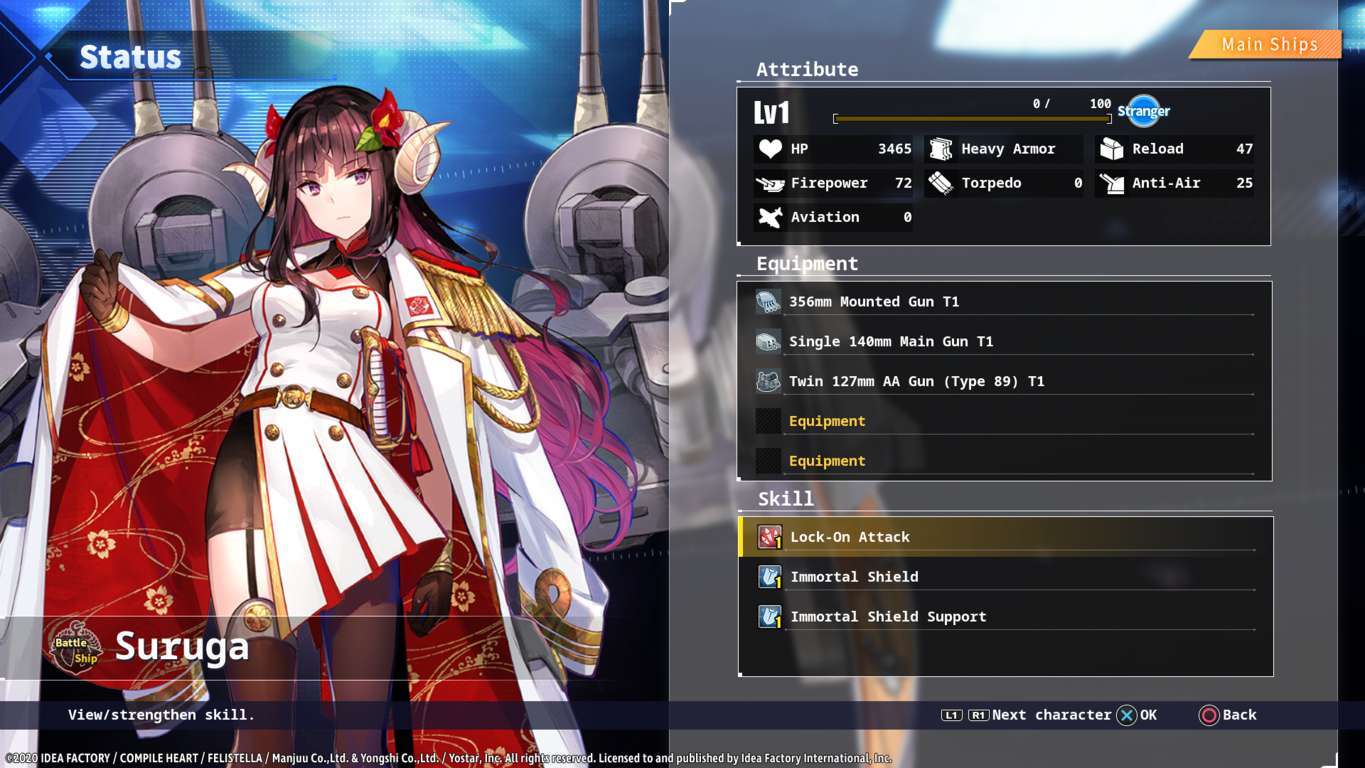Return with the Back button
The width and height of the screenshot is (1365, 768).
[1228, 715]
